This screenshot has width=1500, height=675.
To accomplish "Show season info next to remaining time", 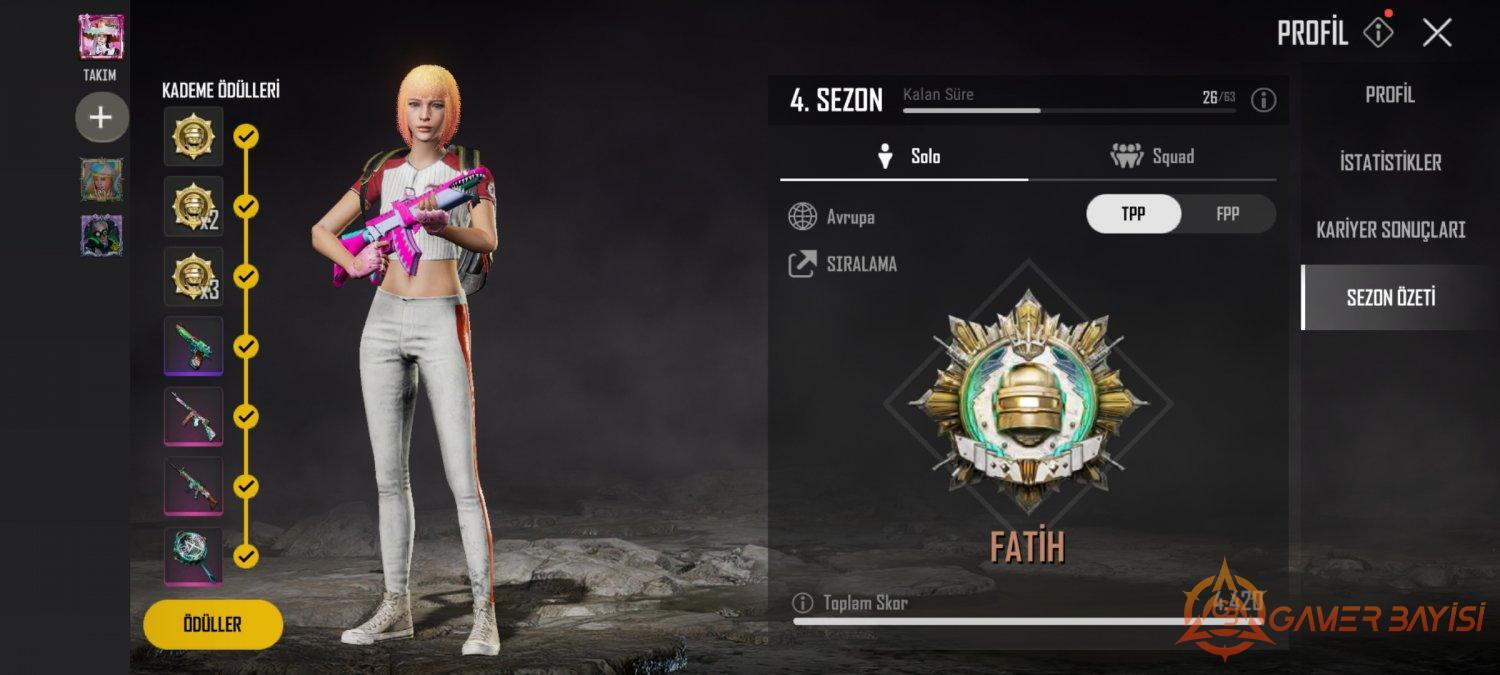I will click(1264, 100).
